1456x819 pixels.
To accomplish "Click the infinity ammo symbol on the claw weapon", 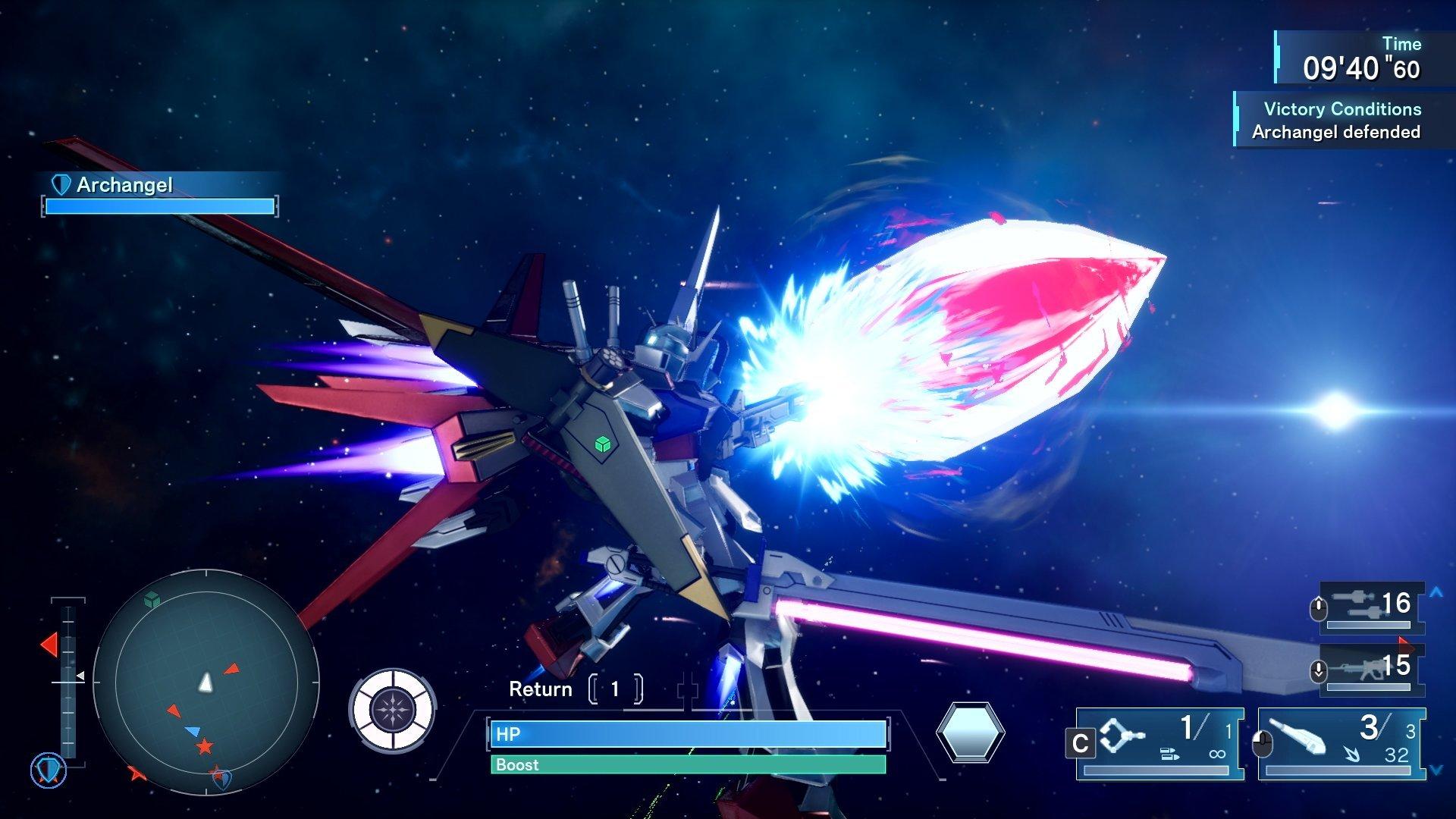I will pyautogui.click(x=1218, y=753).
